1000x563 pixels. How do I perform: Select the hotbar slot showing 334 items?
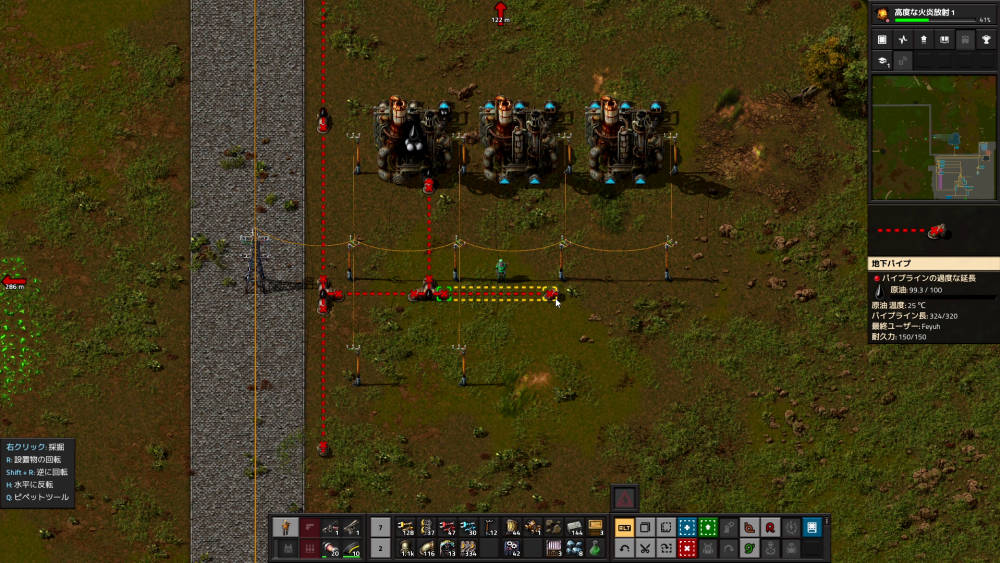click(469, 548)
